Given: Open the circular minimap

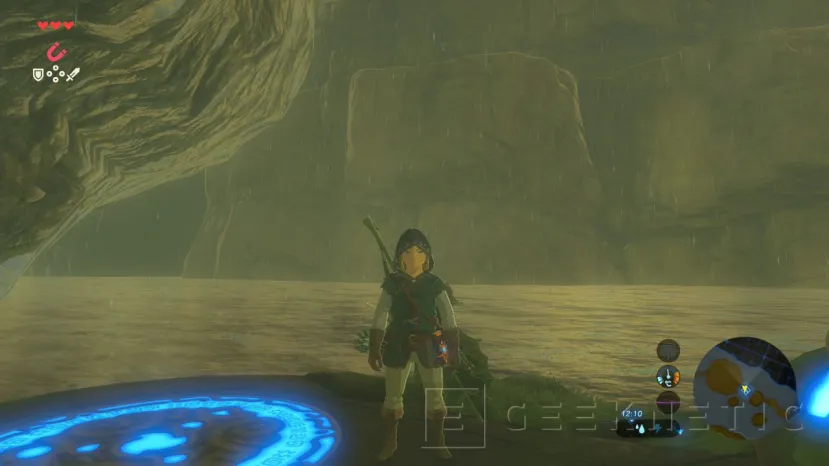Looking at the screenshot, I should point(745,387).
